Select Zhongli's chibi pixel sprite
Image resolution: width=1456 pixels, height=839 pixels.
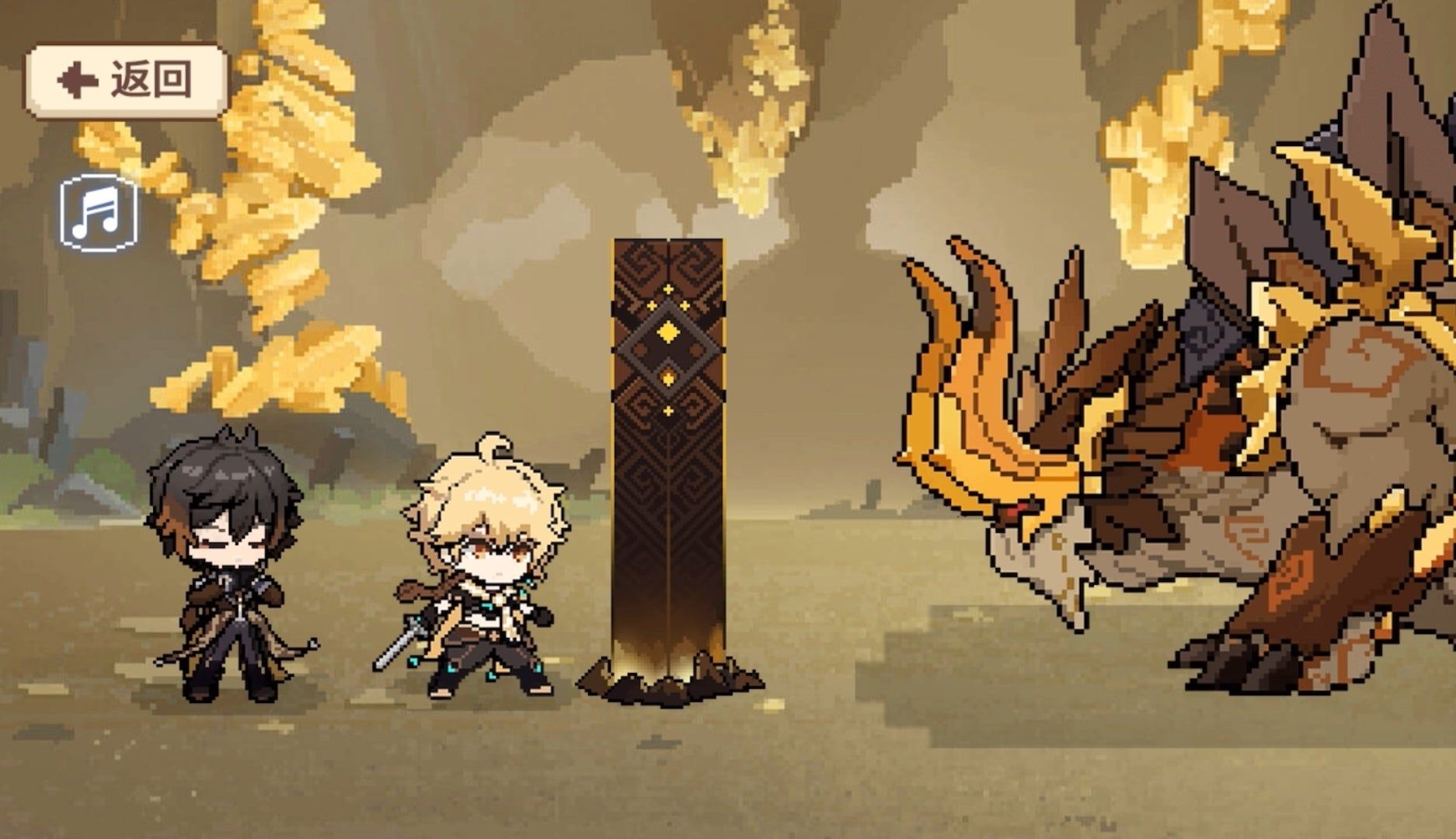tap(229, 575)
